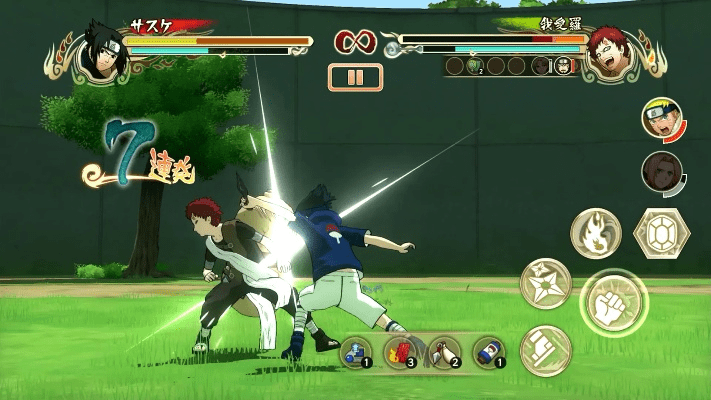Call Naruto support character

click(661, 119)
